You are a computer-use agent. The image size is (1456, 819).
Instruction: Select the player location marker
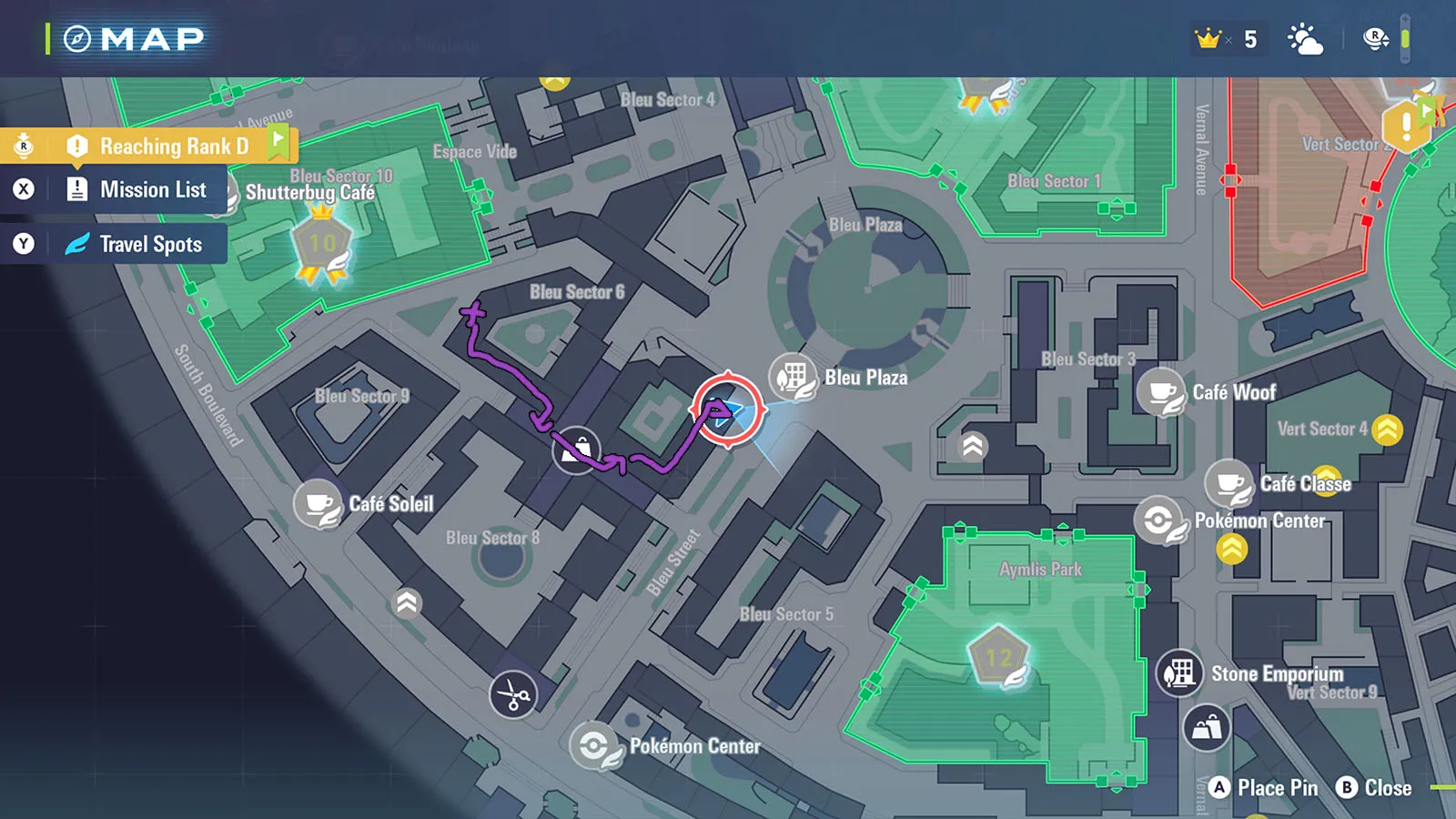click(x=727, y=410)
